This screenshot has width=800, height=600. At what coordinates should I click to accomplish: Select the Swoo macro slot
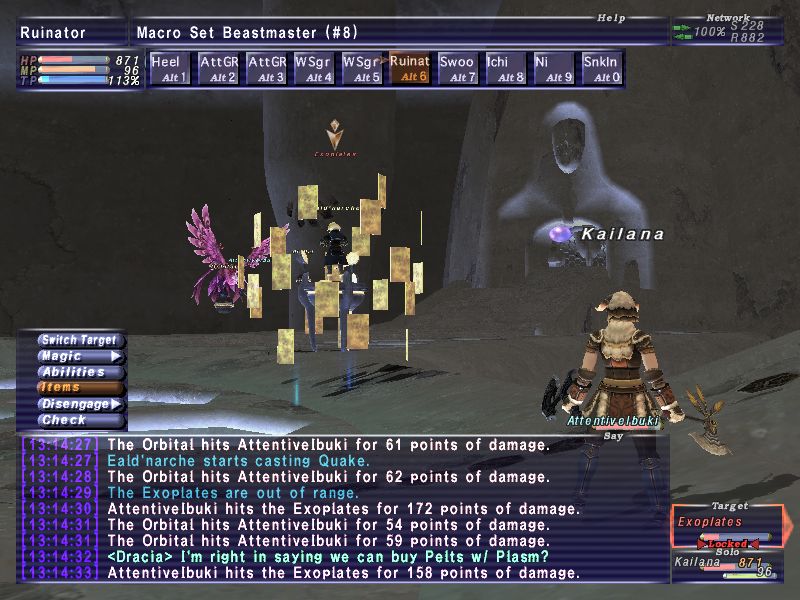coord(458,68)
